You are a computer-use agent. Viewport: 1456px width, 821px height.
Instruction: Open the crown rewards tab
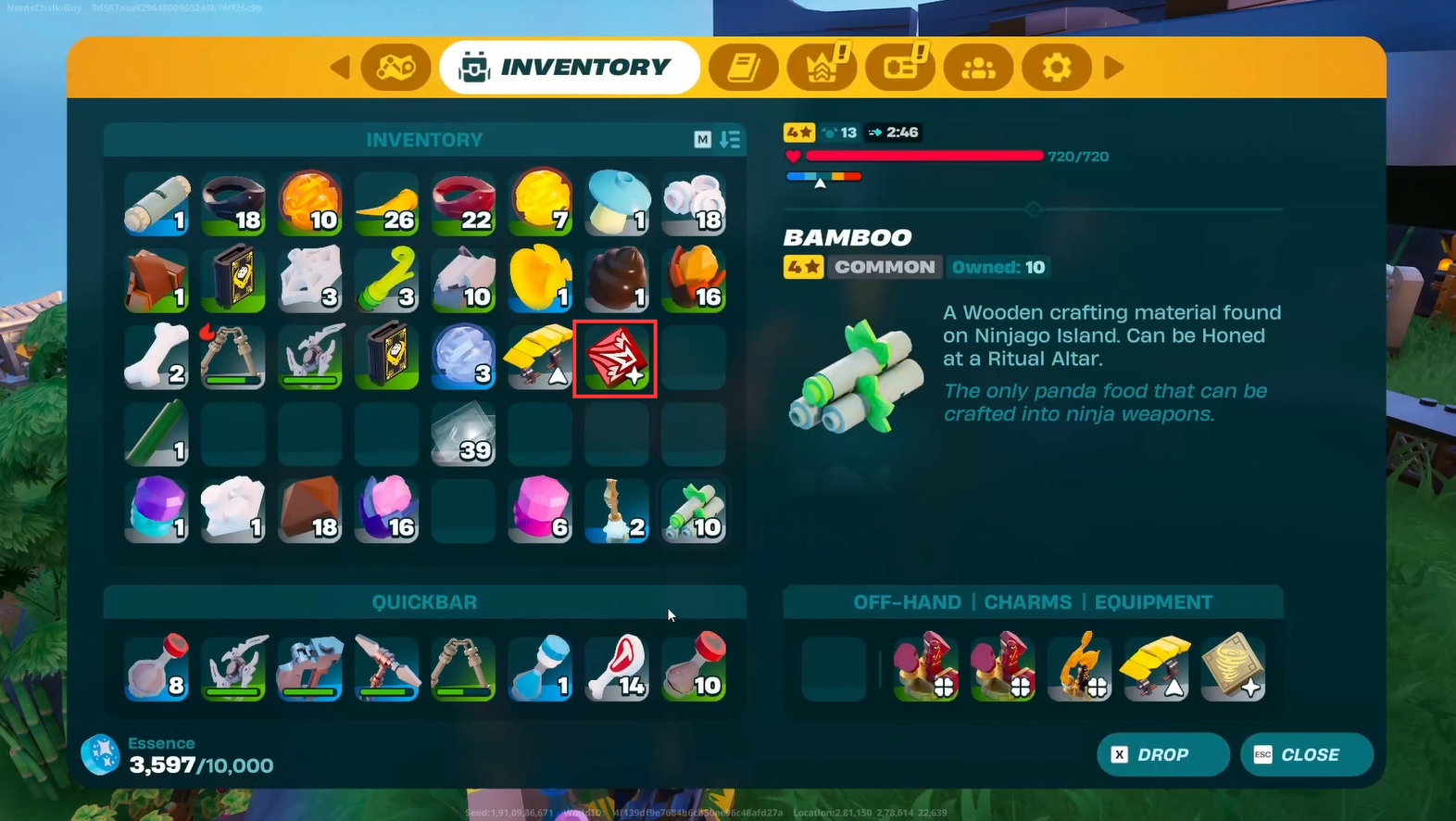(x=821, y=68)
